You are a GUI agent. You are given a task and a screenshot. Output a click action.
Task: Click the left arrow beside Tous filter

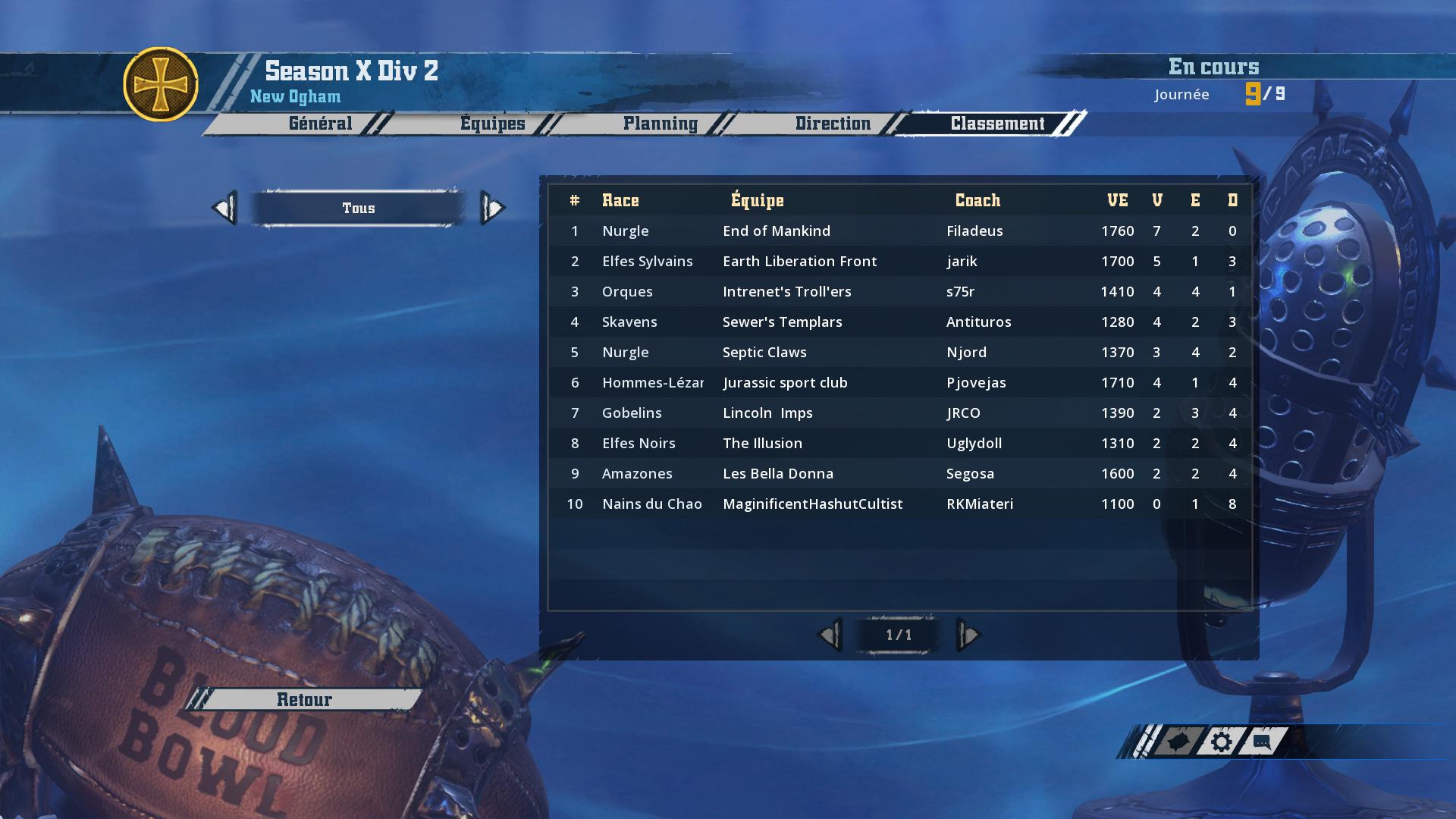(224, 208)
